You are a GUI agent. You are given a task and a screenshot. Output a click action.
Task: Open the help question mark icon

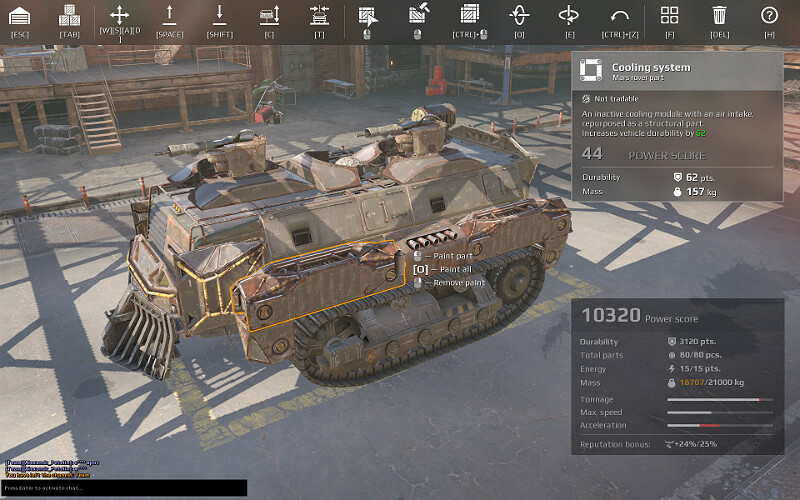point(769,15)
